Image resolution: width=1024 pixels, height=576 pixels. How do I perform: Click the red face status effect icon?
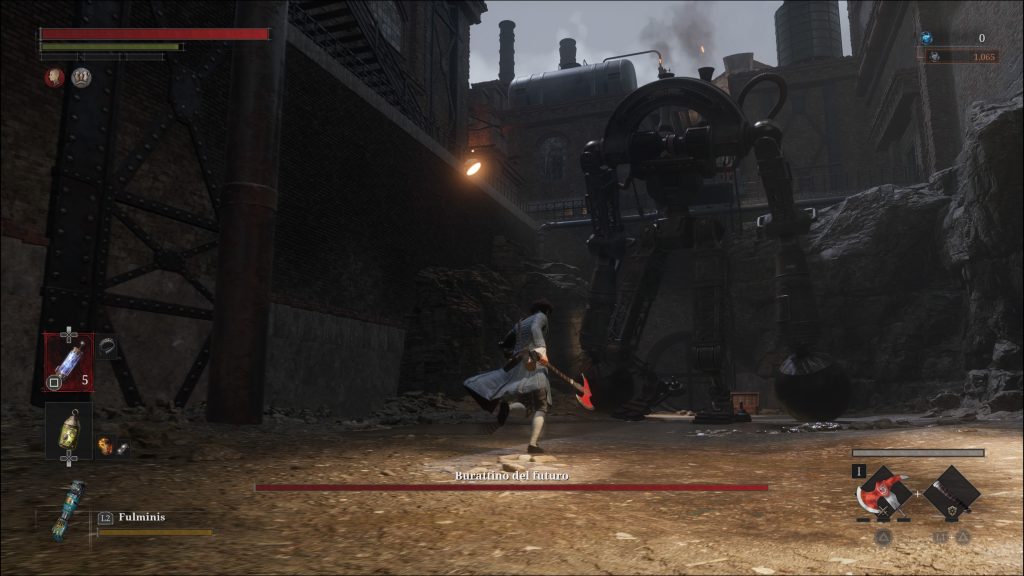click(x=54, y=77)
